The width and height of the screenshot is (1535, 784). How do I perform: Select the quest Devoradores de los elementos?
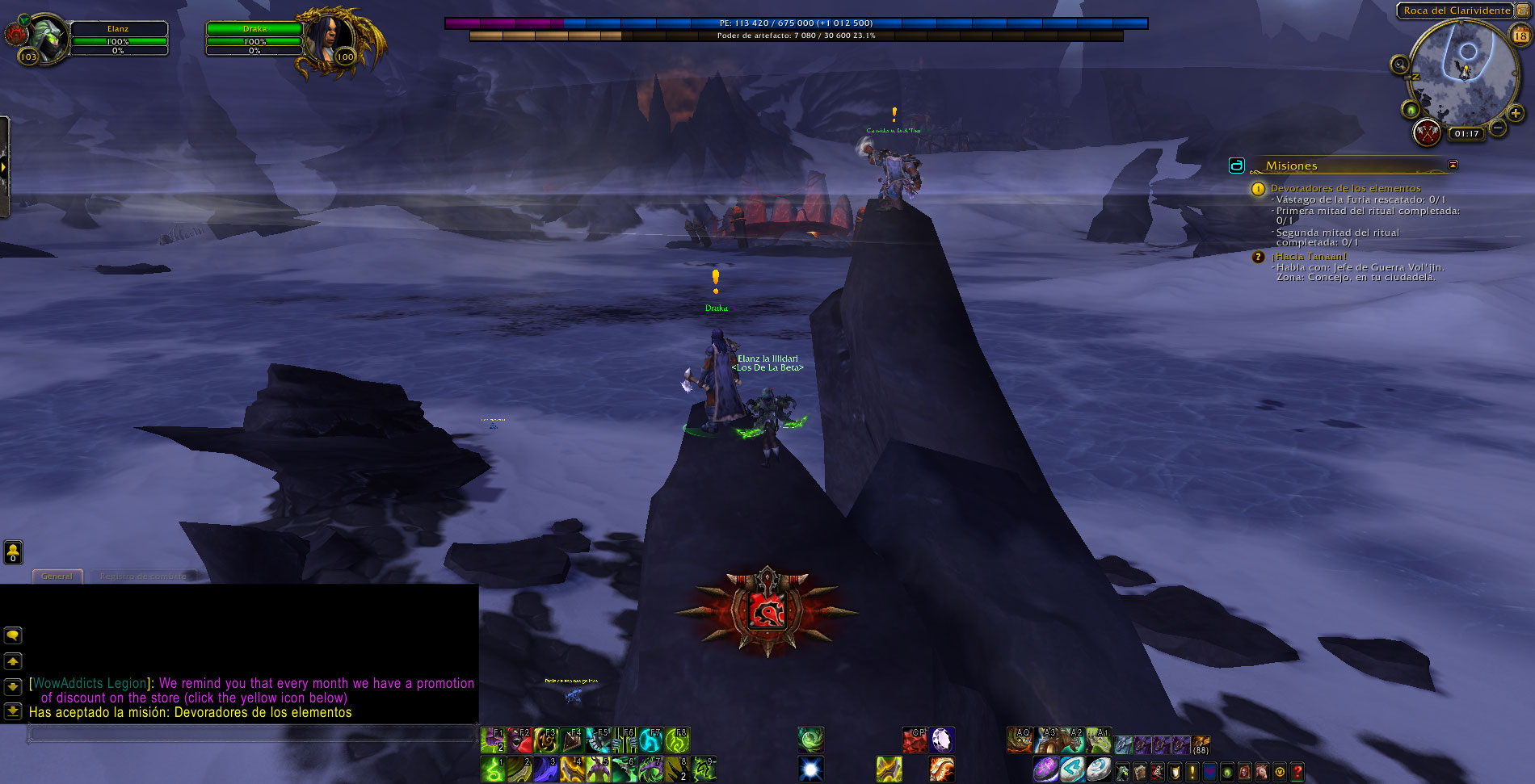[x=1345, y=188]
